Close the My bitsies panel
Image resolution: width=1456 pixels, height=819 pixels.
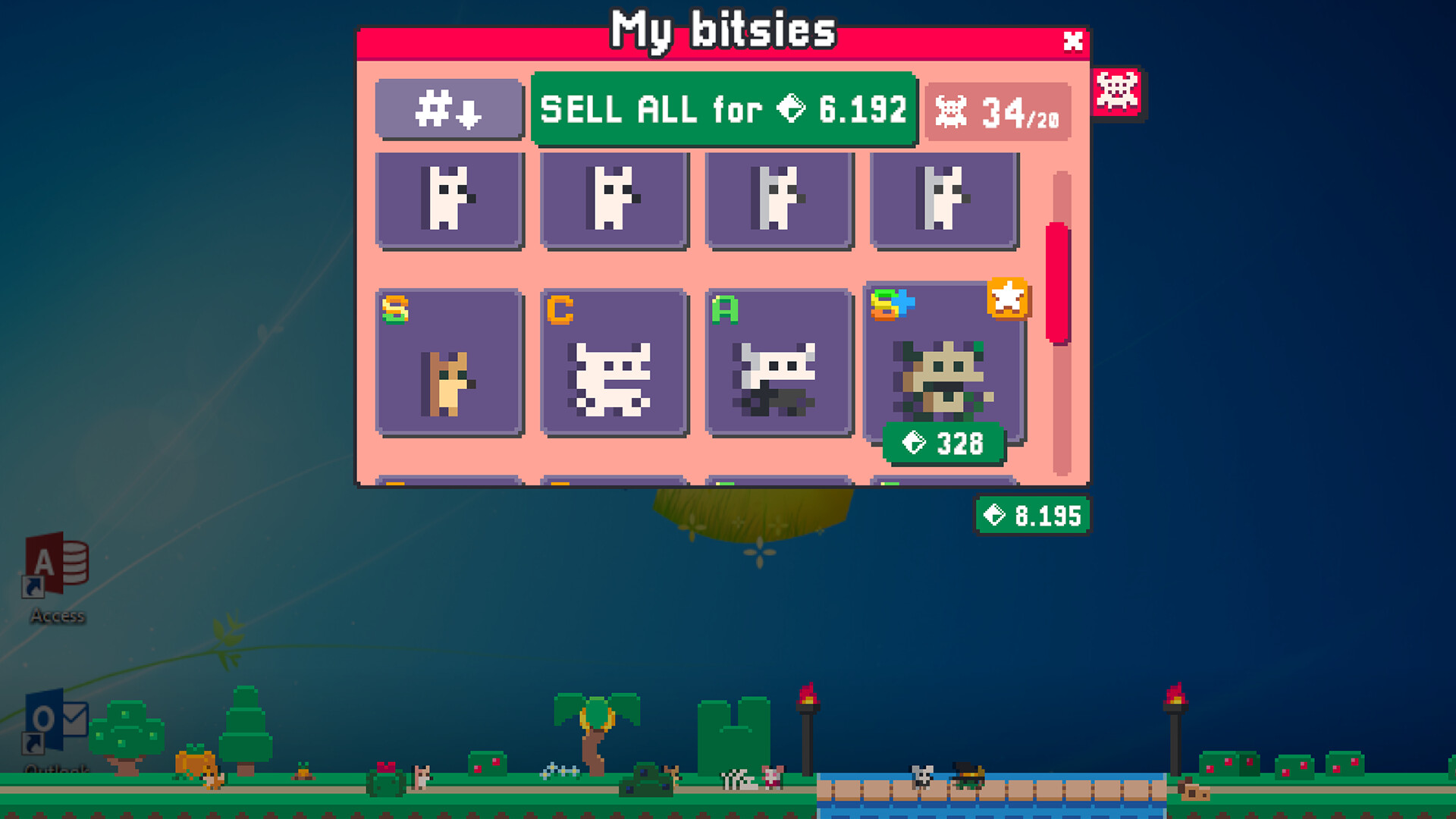(1072, 42)
